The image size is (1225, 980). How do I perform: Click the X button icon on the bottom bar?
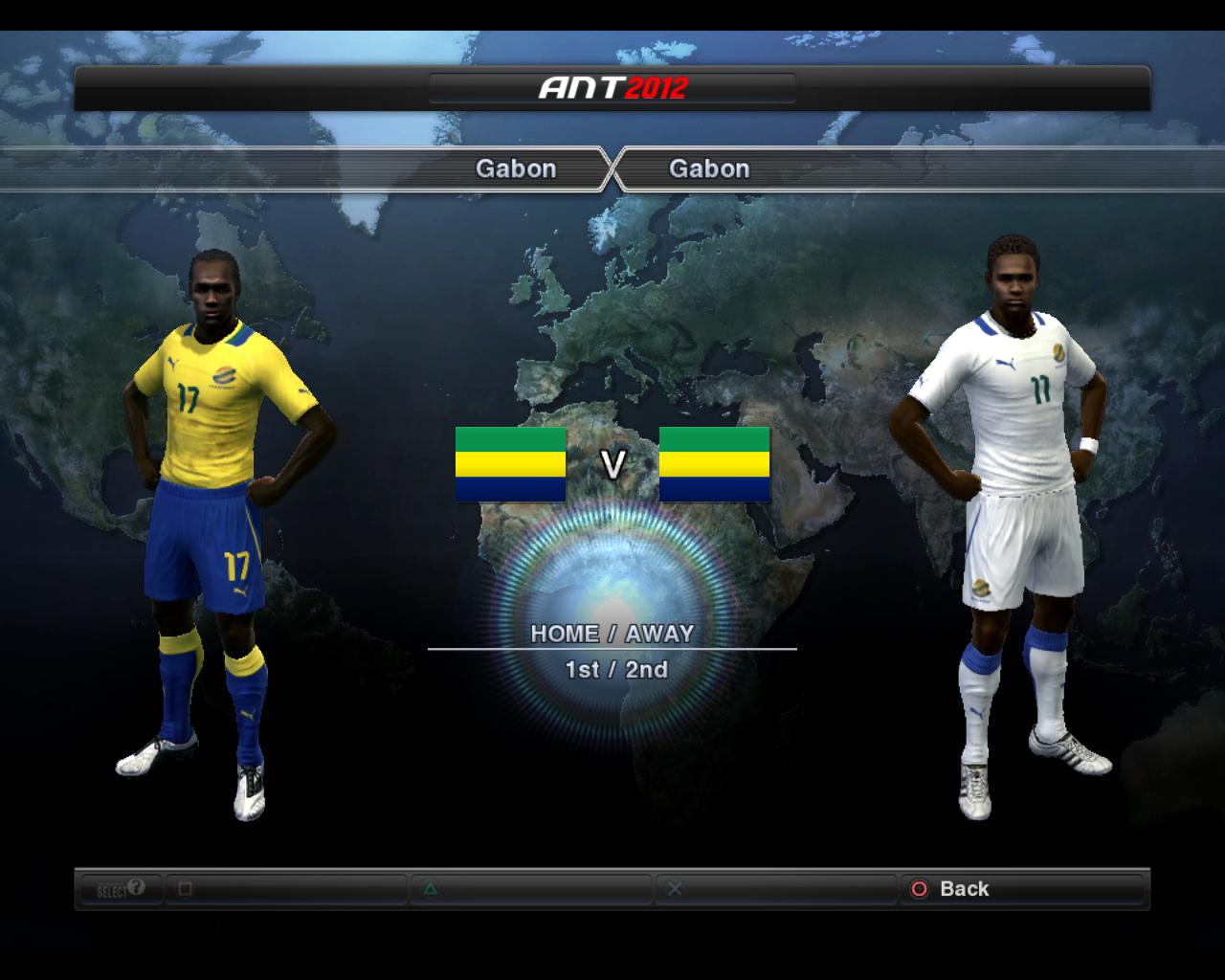676,889
